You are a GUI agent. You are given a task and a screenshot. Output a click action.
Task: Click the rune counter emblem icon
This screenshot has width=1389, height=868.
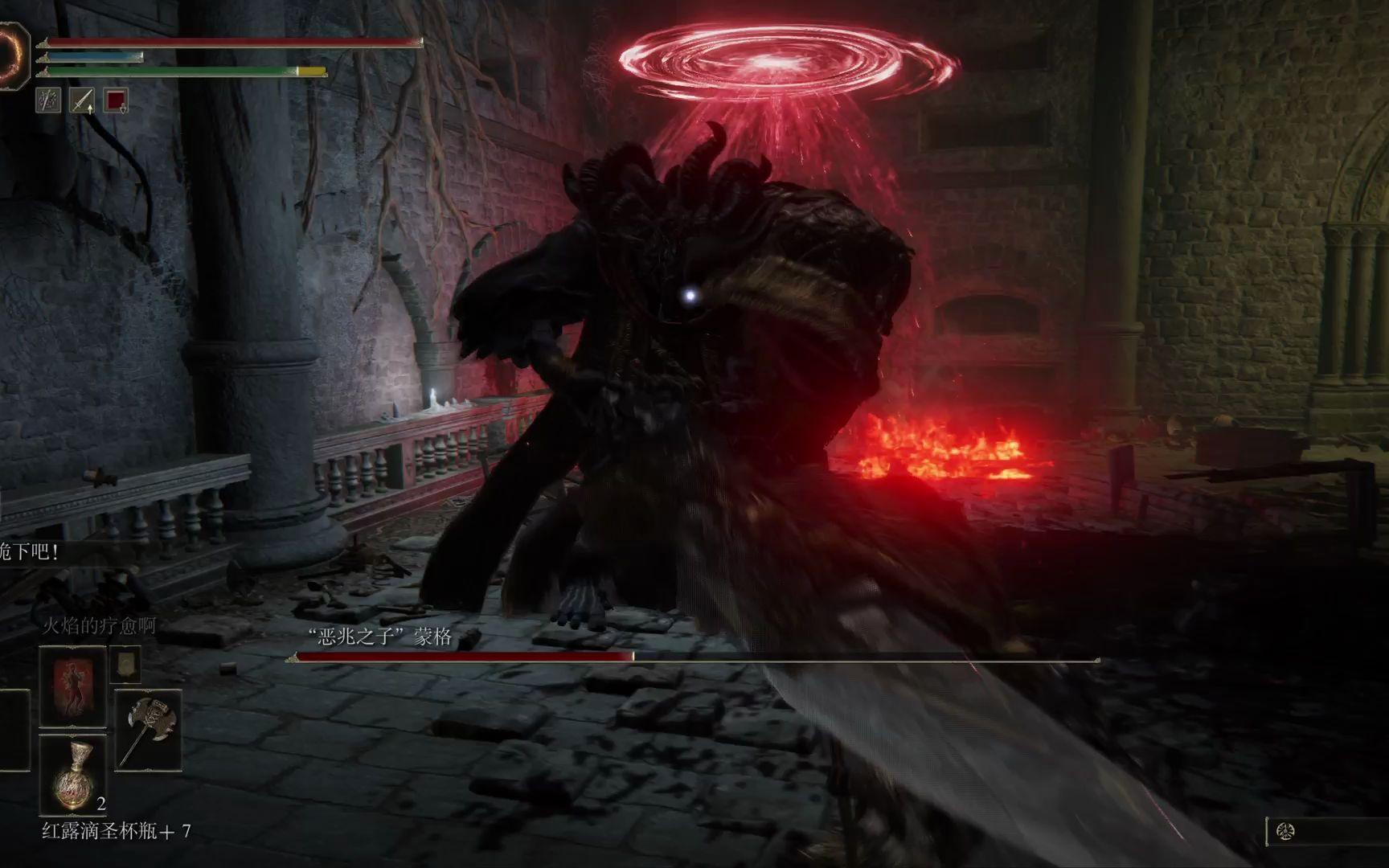click(x=1285, y=832)
